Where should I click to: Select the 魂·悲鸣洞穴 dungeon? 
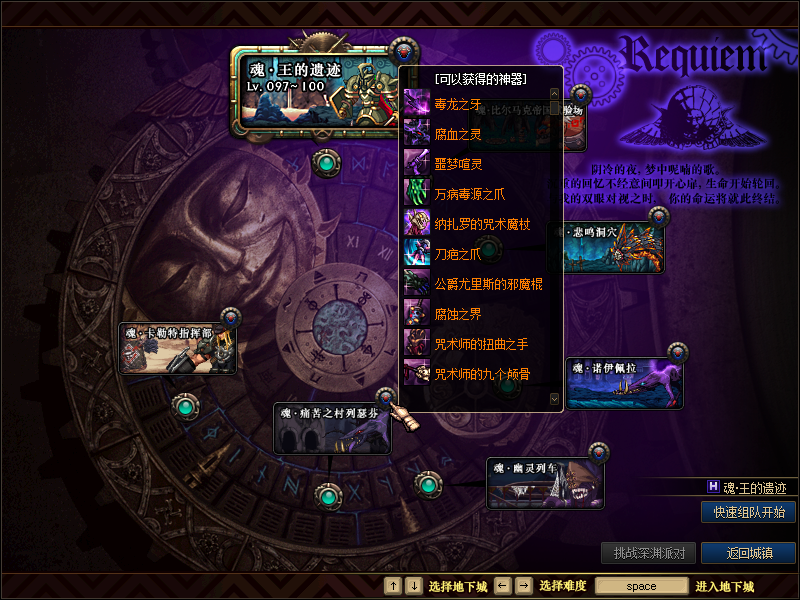612,248
